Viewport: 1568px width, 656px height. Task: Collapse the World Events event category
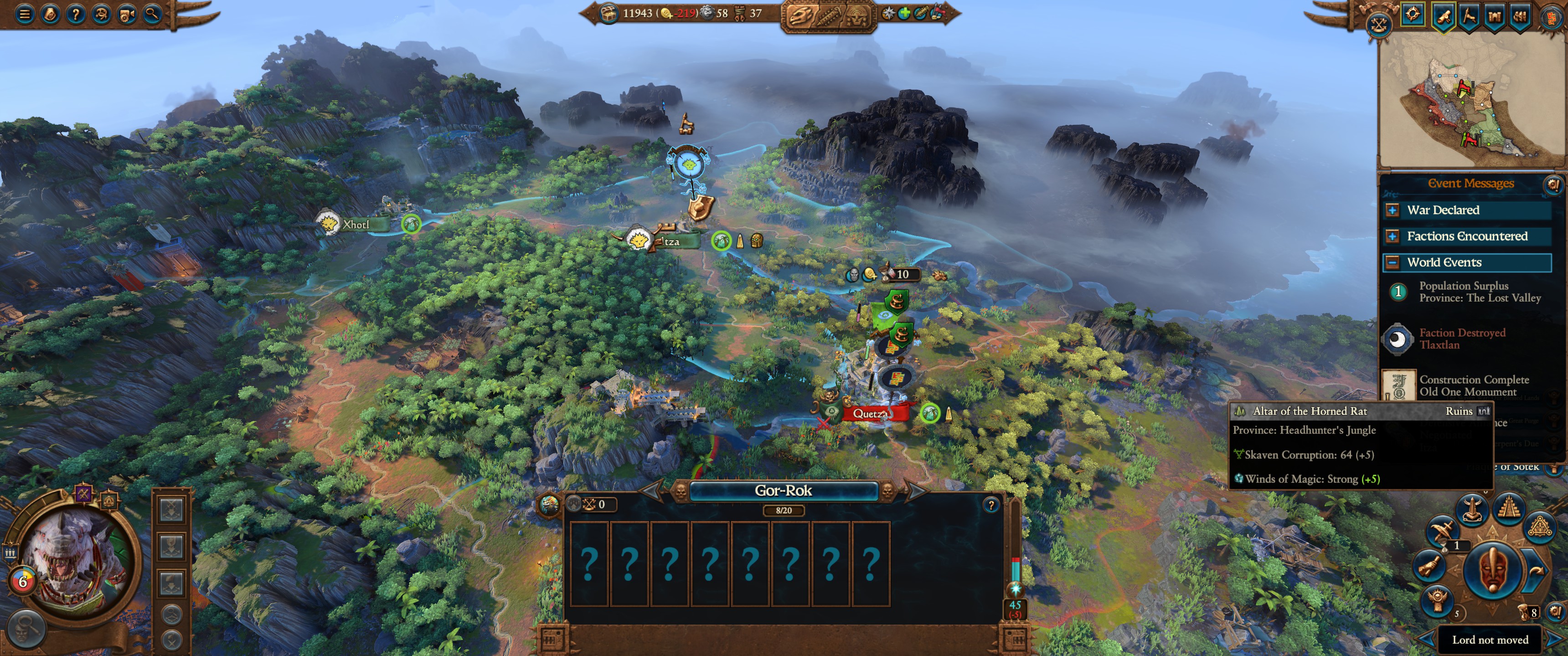coord(1392,262)
